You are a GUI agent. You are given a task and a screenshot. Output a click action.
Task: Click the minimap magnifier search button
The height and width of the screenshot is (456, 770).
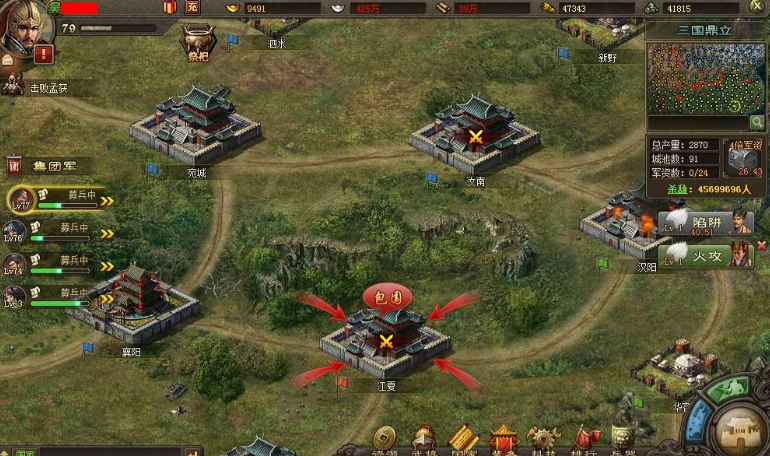(x=757, y=122)
